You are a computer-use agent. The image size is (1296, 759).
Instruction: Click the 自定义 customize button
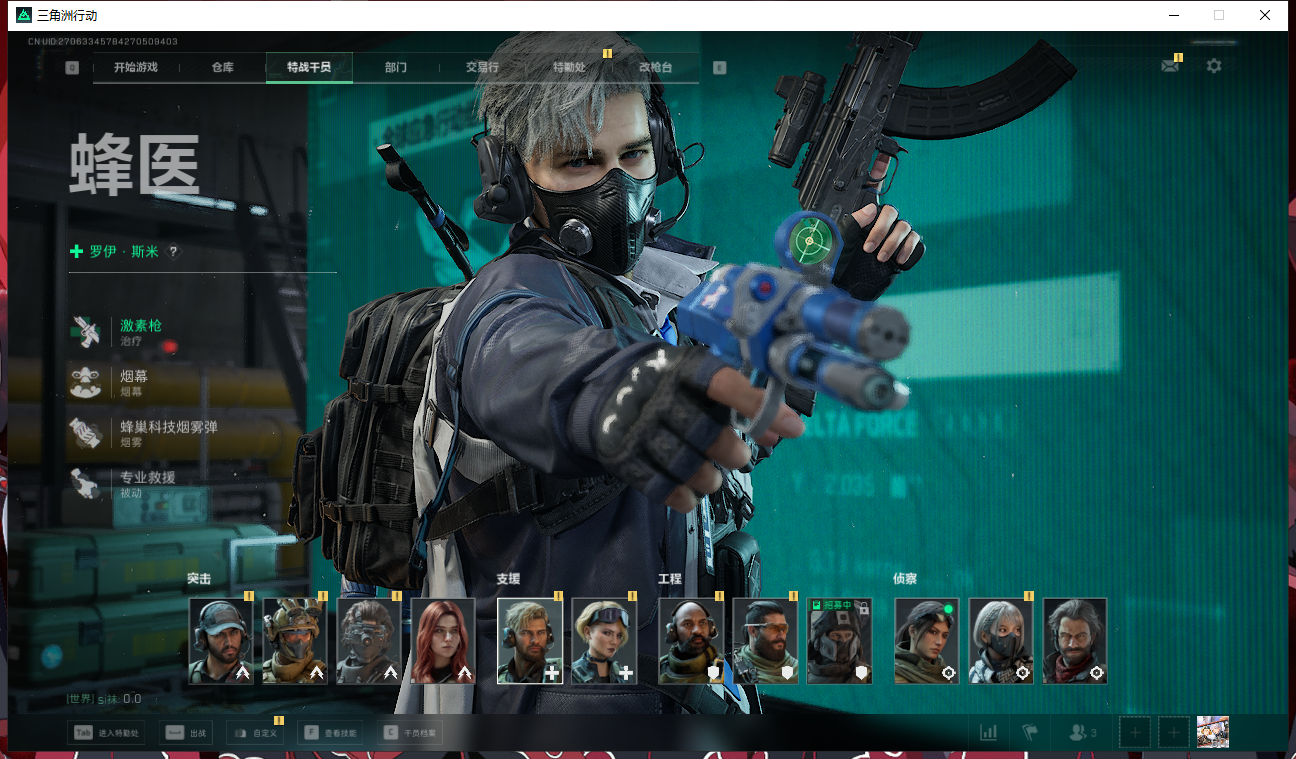[x=255, y=733]
